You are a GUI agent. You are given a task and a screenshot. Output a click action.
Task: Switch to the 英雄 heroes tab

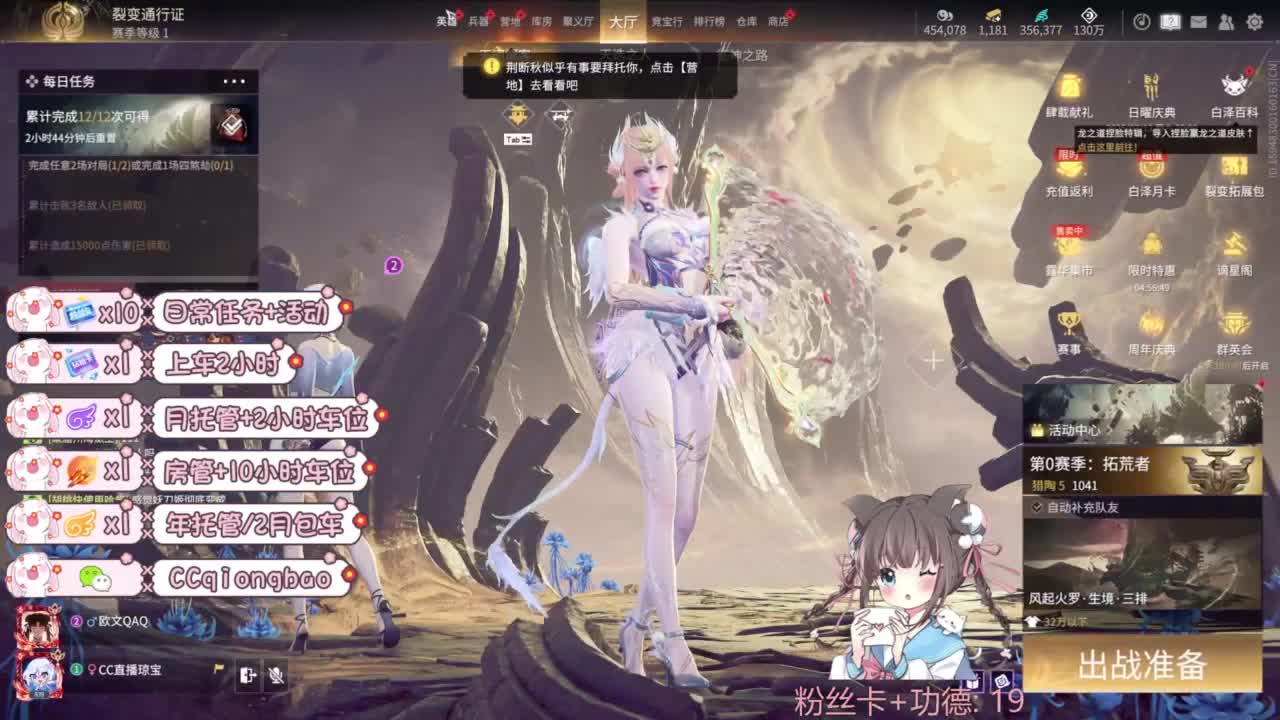click(447, 22)
